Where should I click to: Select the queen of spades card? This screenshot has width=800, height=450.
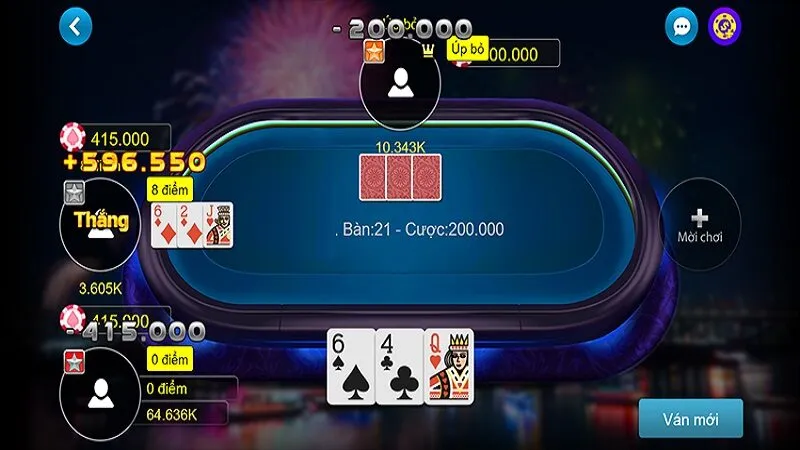pos(449,366)
